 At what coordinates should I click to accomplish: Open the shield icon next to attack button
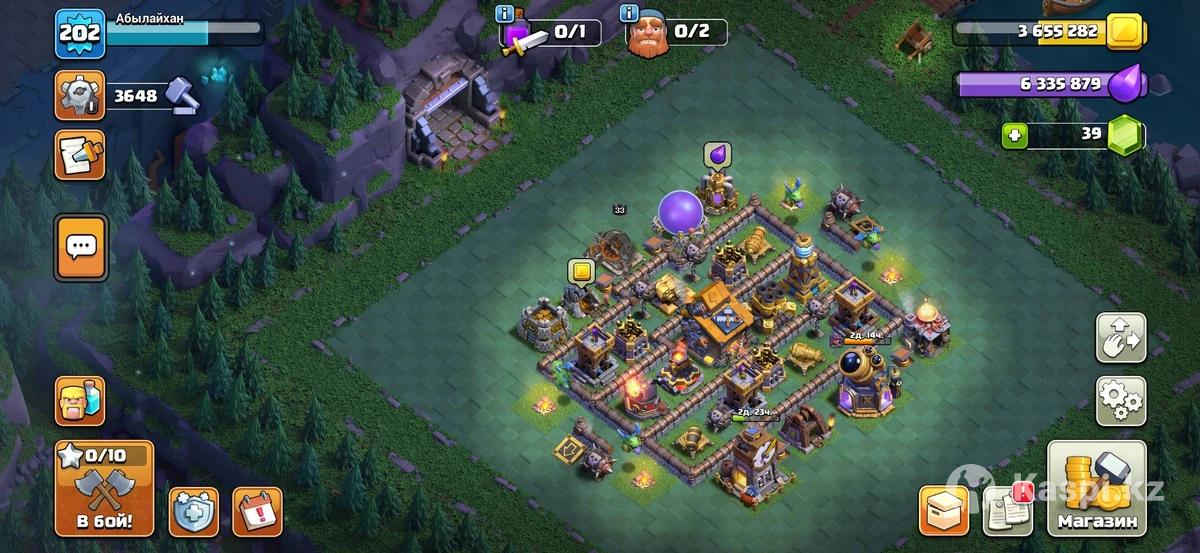(194, 512)
